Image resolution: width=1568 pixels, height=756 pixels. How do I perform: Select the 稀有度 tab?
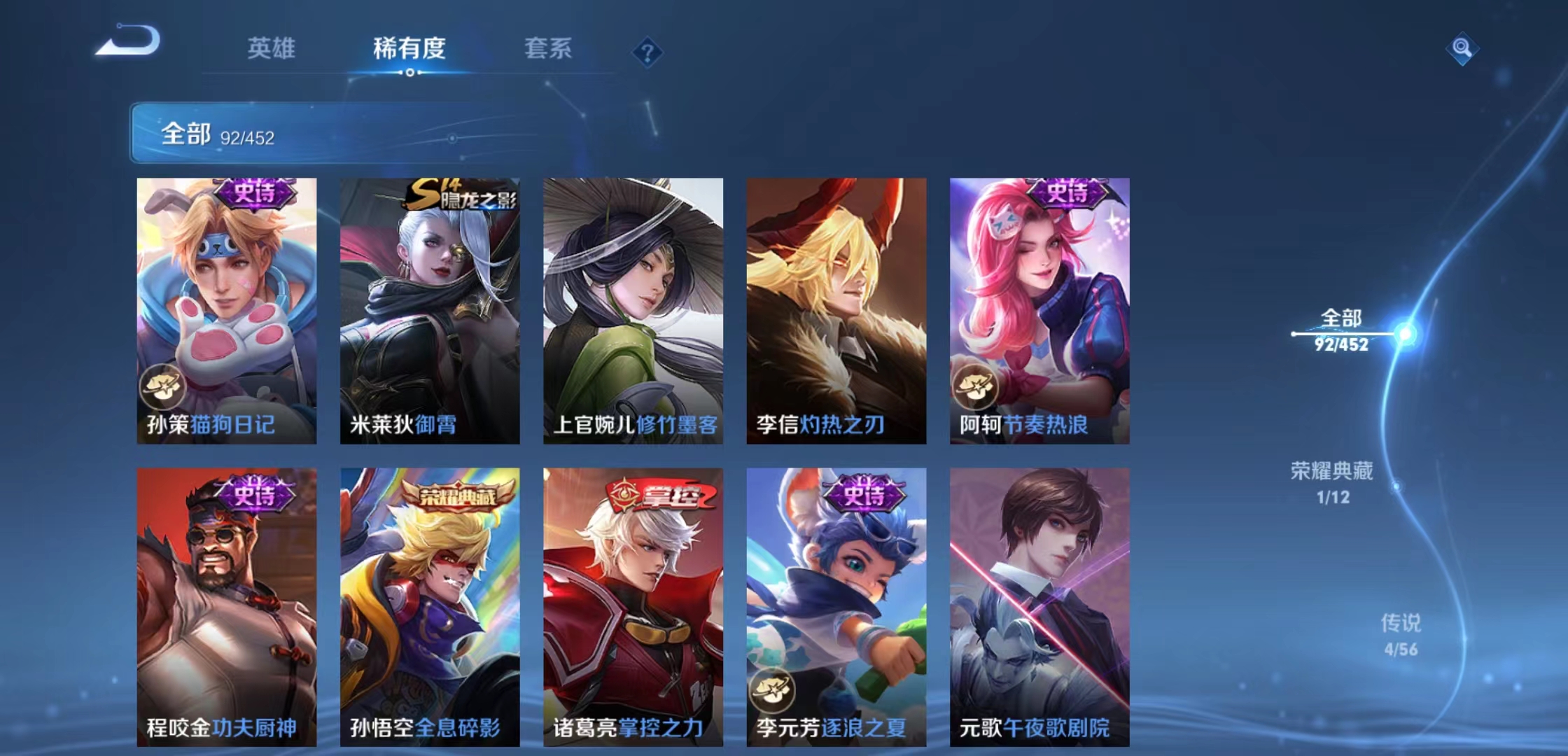409,49
